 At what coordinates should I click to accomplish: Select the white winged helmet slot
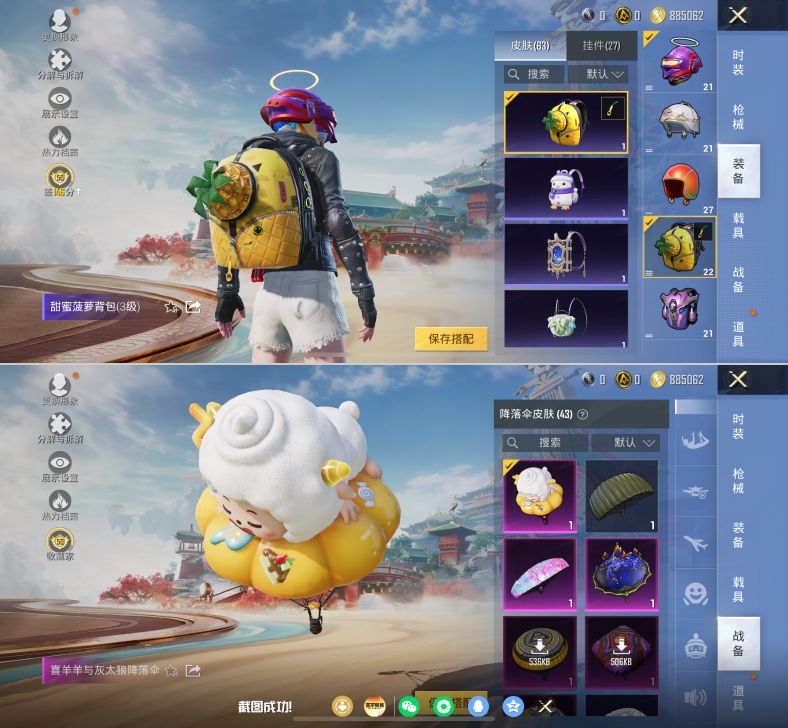tap(680, 122)
